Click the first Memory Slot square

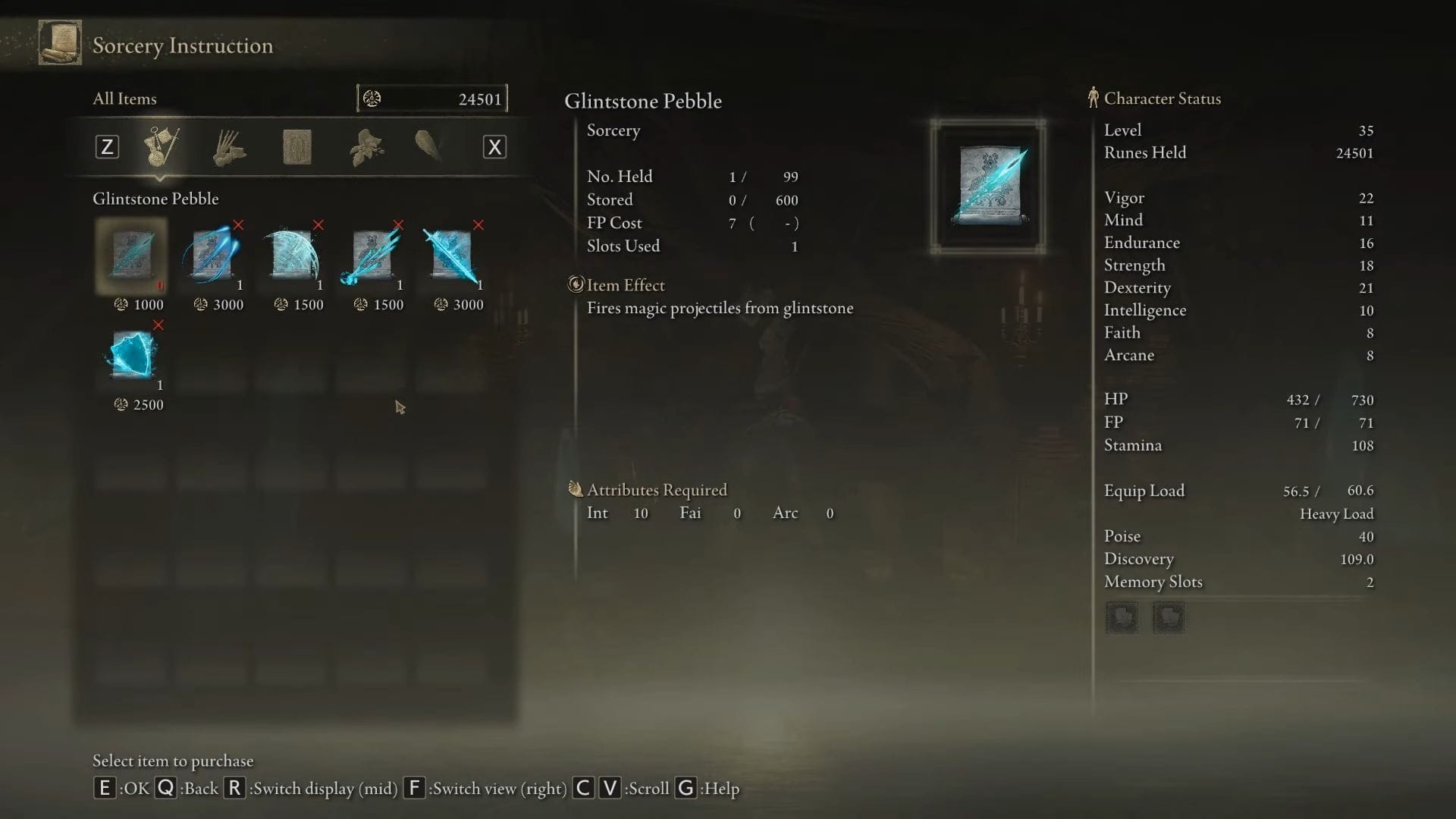point(1122,617)
